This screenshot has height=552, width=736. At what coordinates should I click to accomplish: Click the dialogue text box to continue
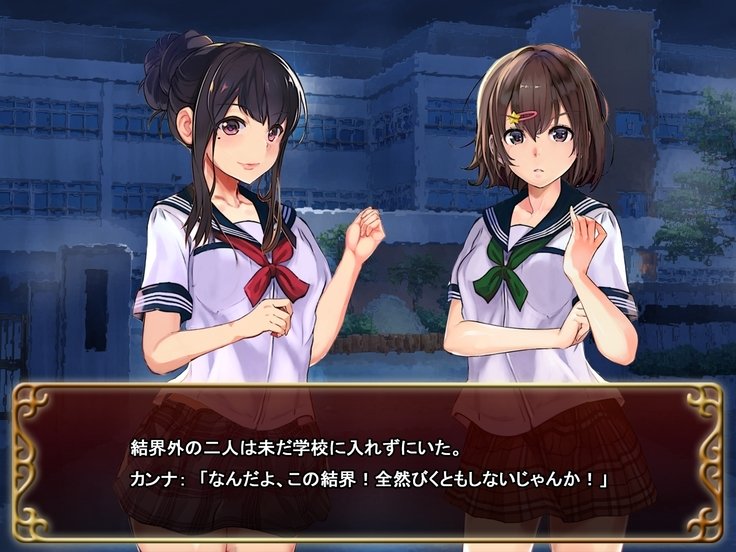[x=367, y=462]
